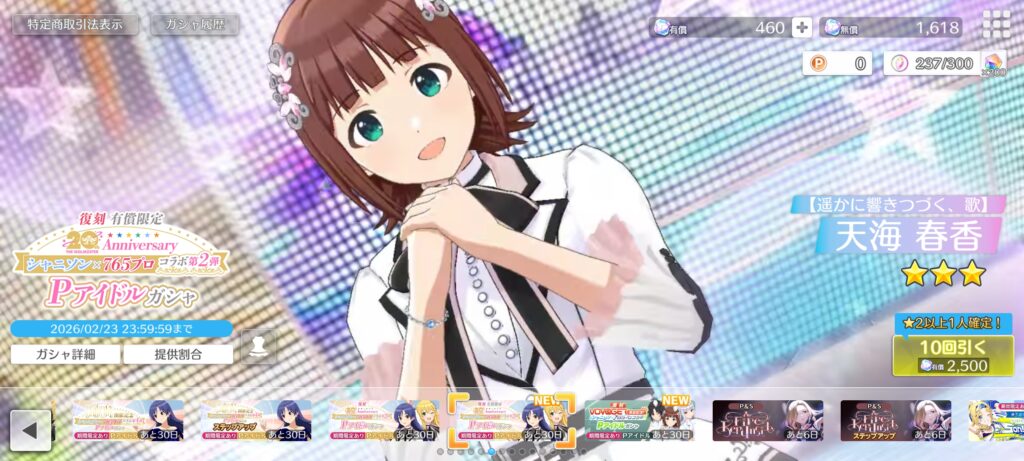Pull 10 times for 2,500 paid jewels

pyautogui.click(x=953, y=355)
